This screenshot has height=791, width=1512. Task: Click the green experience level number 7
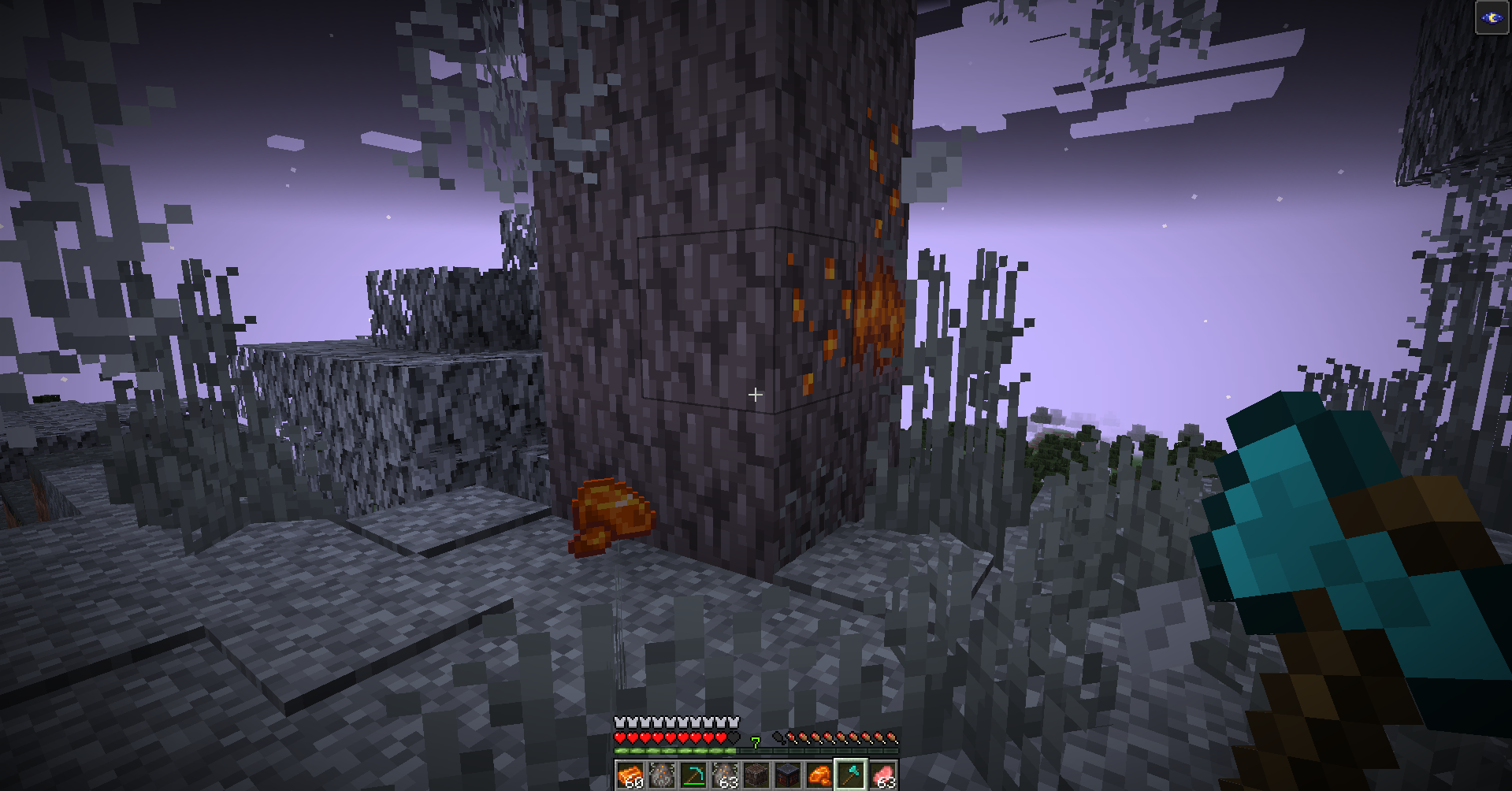point(755,741)
